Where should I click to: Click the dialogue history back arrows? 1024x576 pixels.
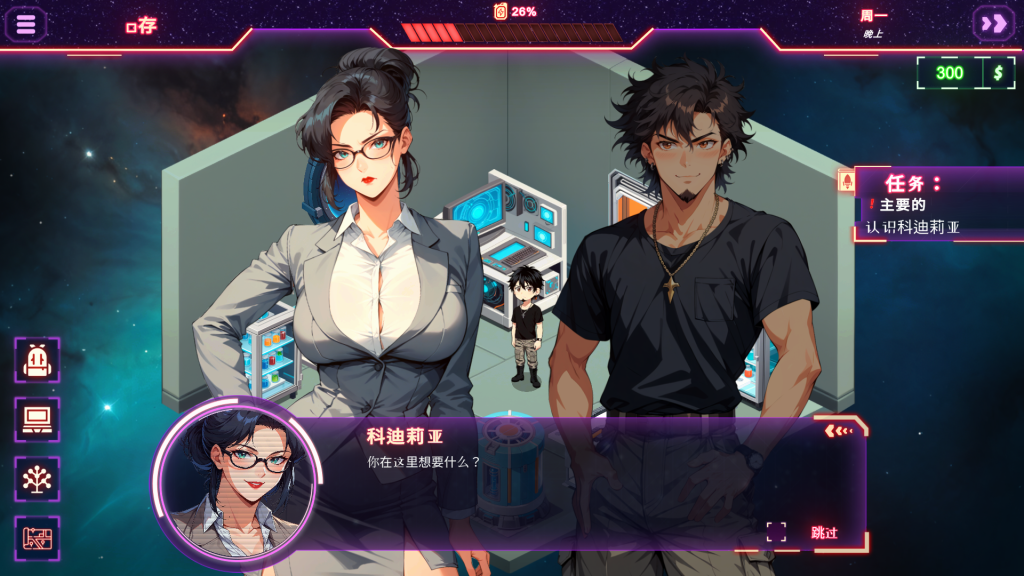pos(838,431)
